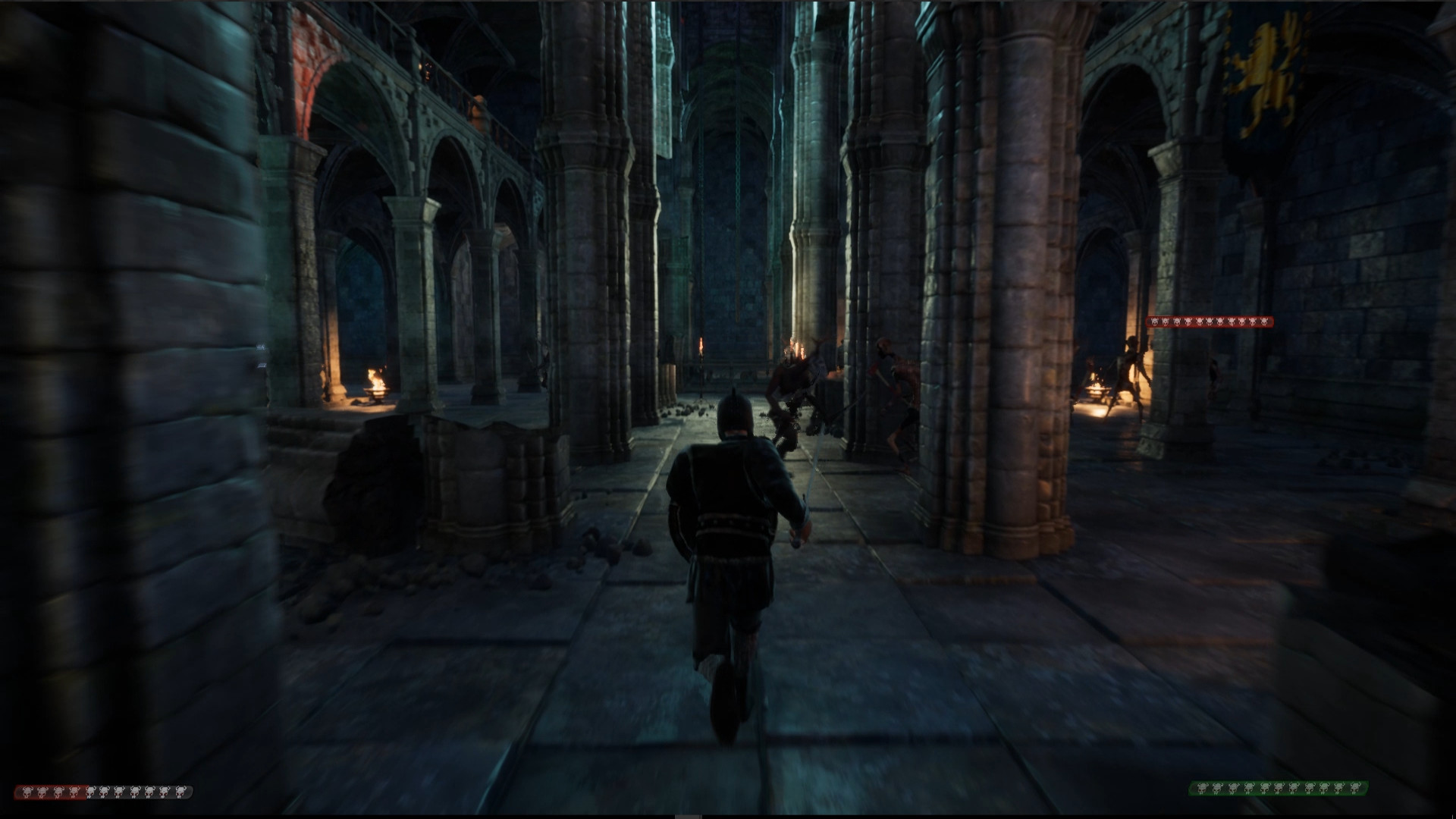
Task: Click the fourth skull in the bottom-left bar
Action: [x=74, y=792]
